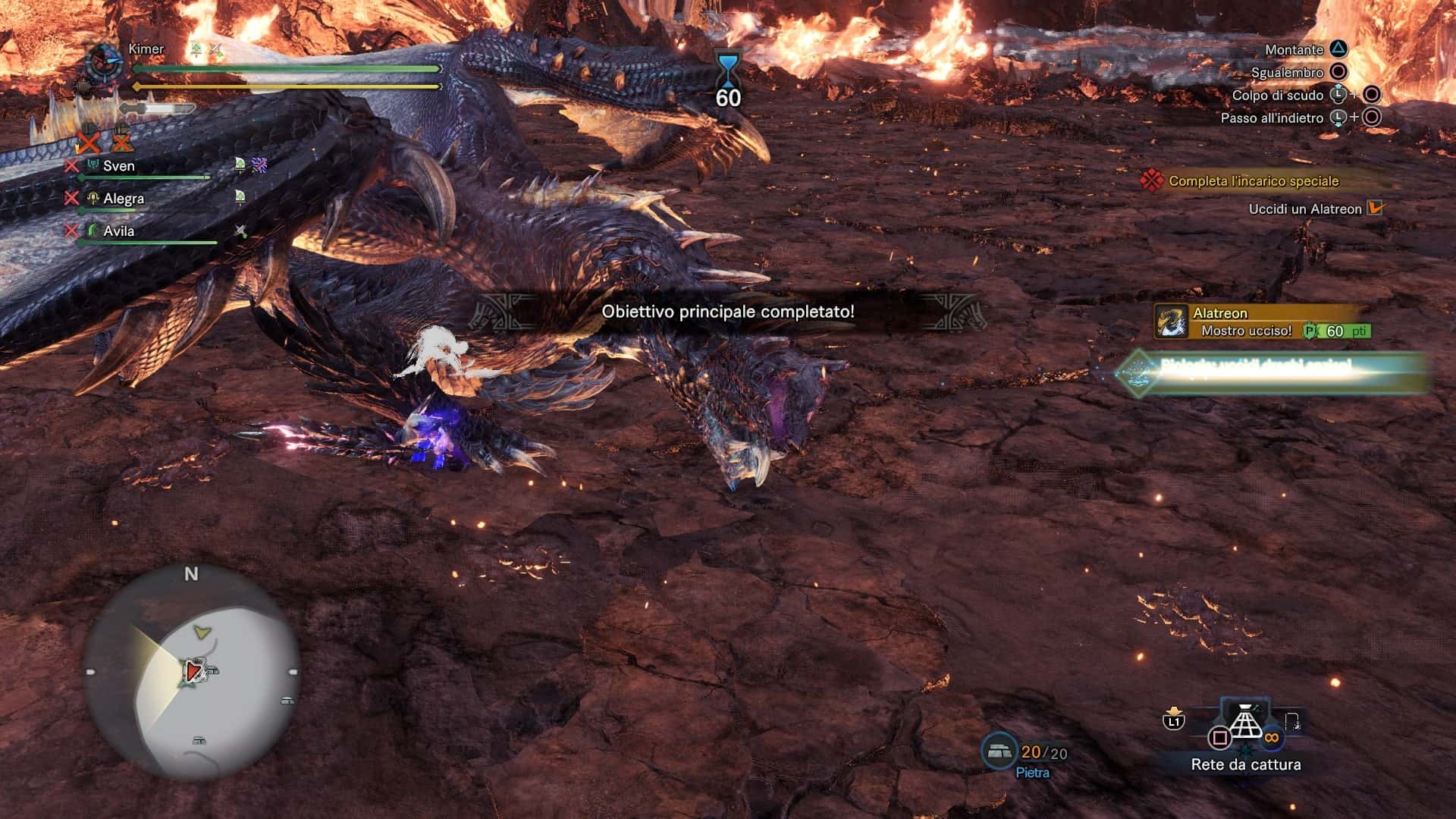Select the Pietra slinger ammo icon
1456x819 pixels.
999,752
